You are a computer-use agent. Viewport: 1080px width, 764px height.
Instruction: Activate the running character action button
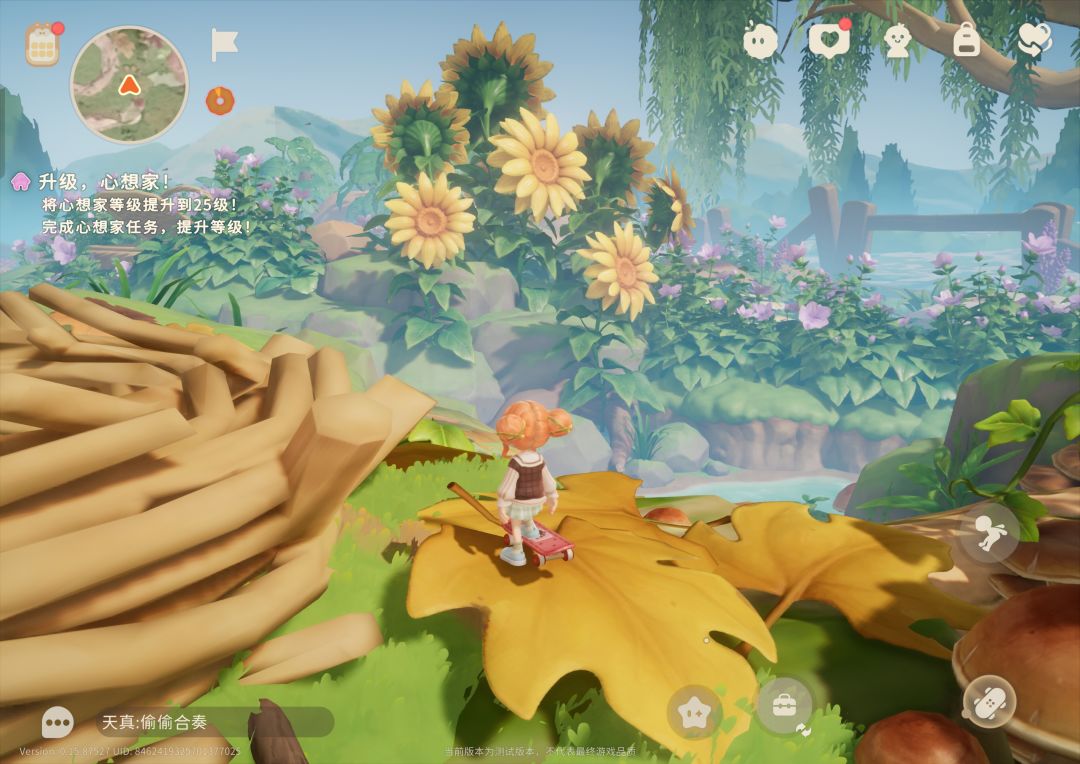click(x=990, y=533)
